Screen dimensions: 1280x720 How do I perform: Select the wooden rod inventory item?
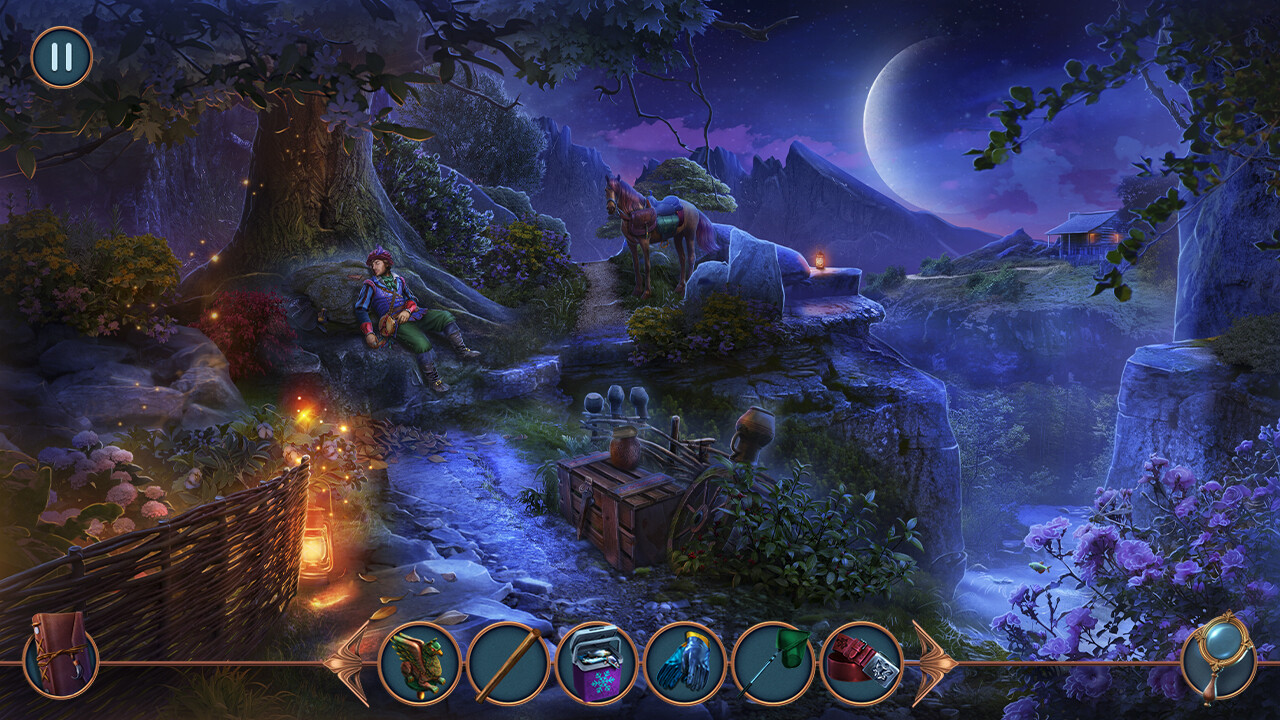point(506,661)
